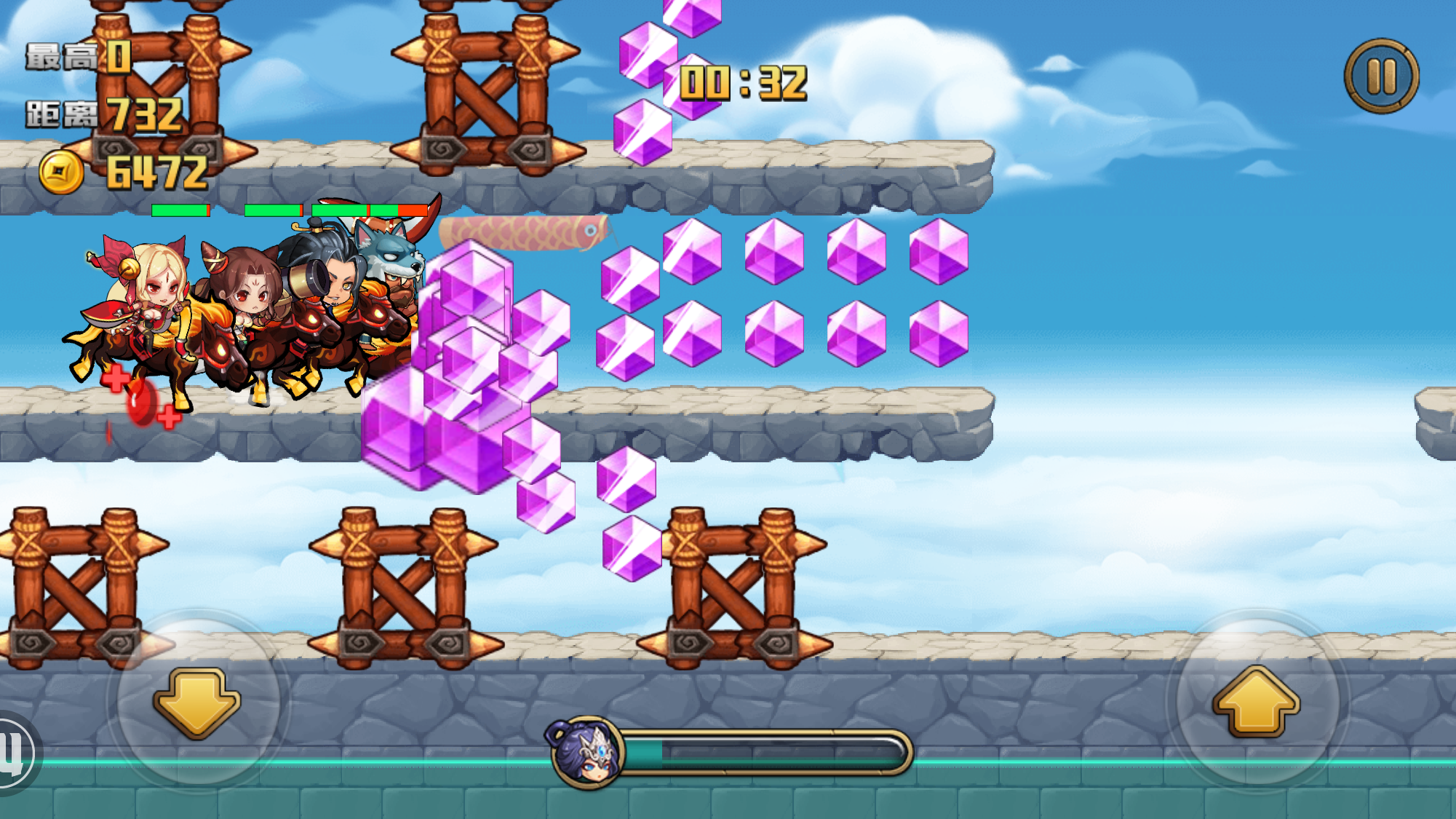Image resolution: width=1456 pixels, height=819 pixels.
Task: Tap the leading rider's green health bar
Action: [x=178, y=209]
